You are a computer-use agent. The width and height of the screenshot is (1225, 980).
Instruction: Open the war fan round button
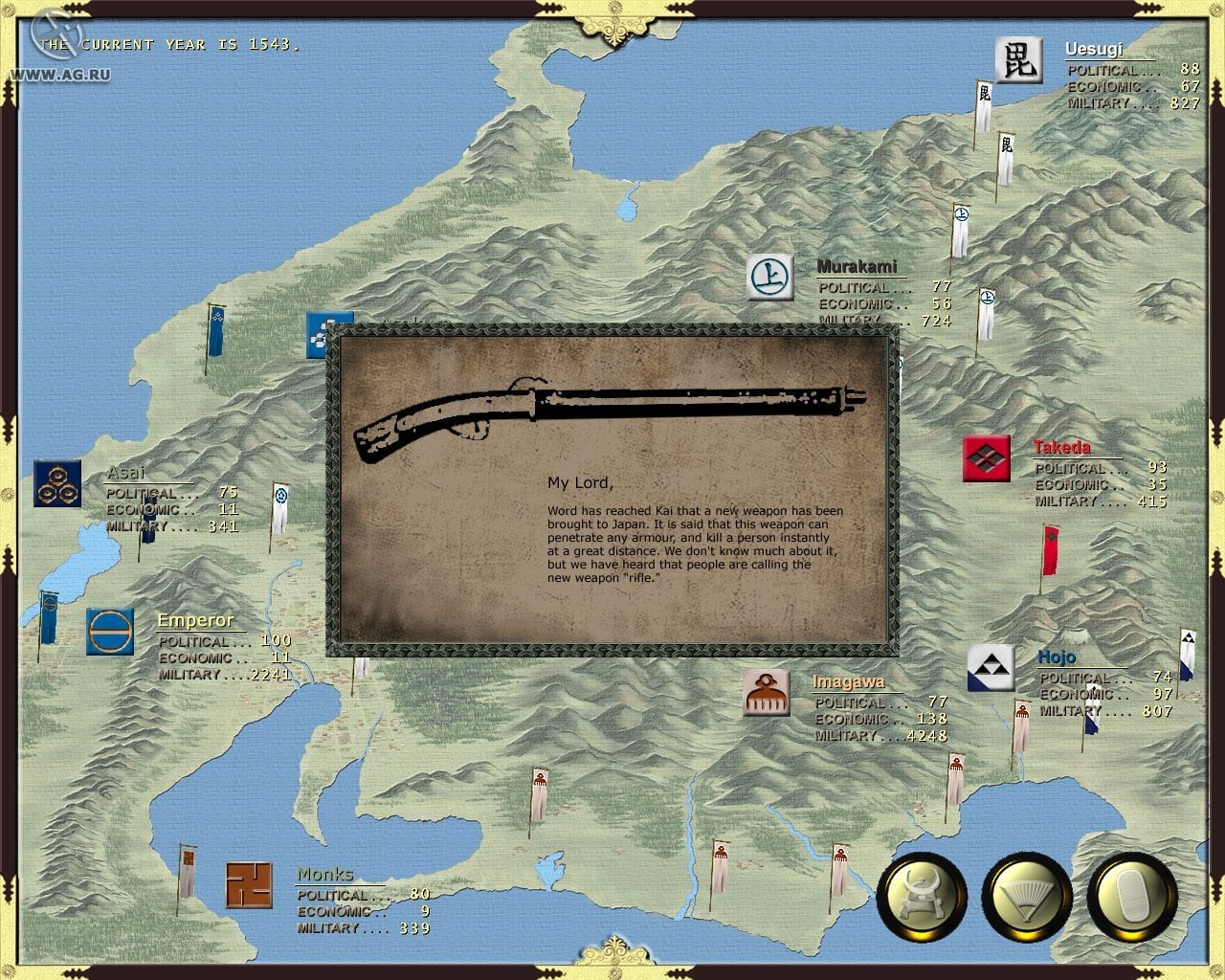coord(1027,899)
